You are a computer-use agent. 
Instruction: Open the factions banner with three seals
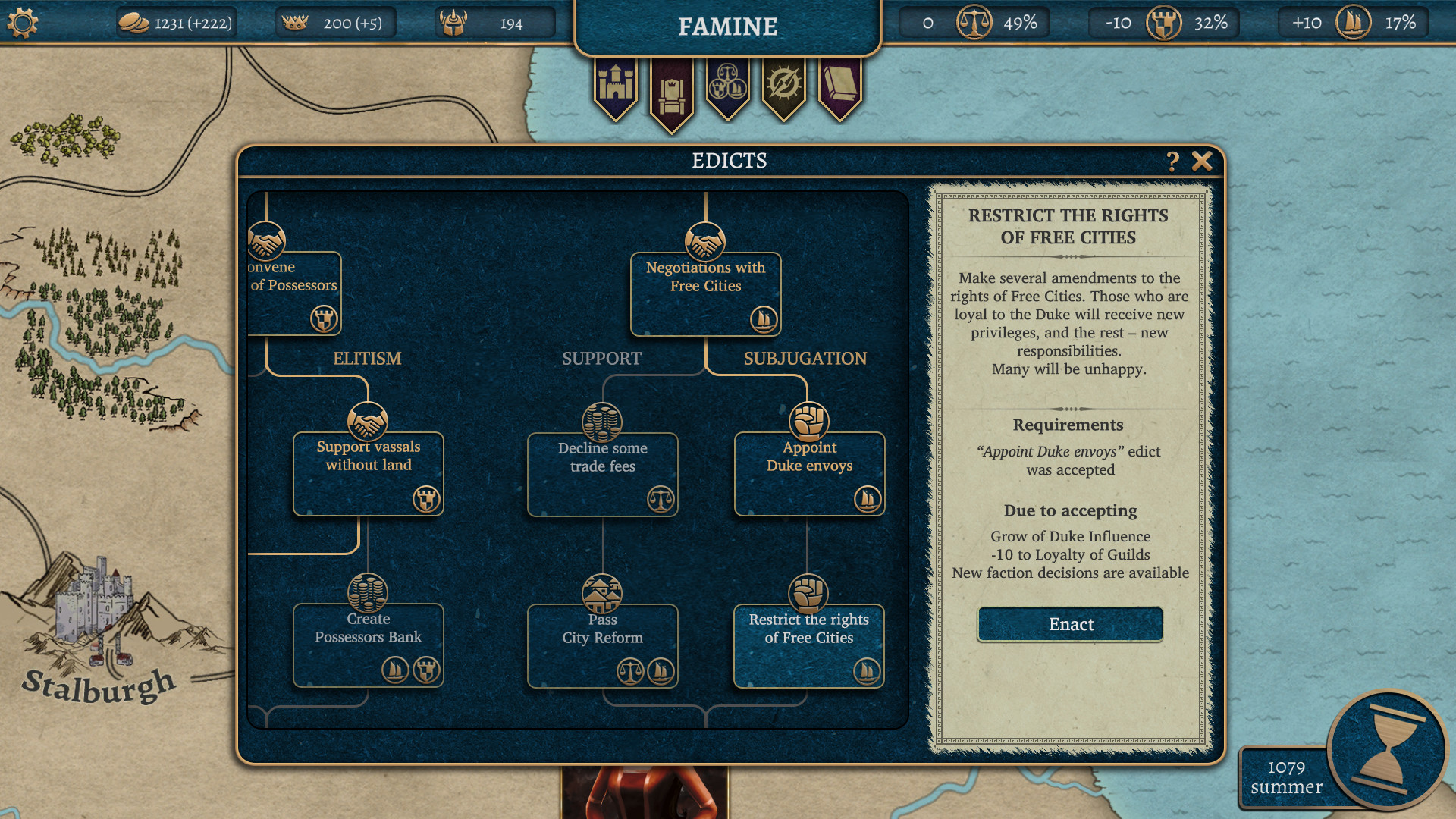point(728,85)
